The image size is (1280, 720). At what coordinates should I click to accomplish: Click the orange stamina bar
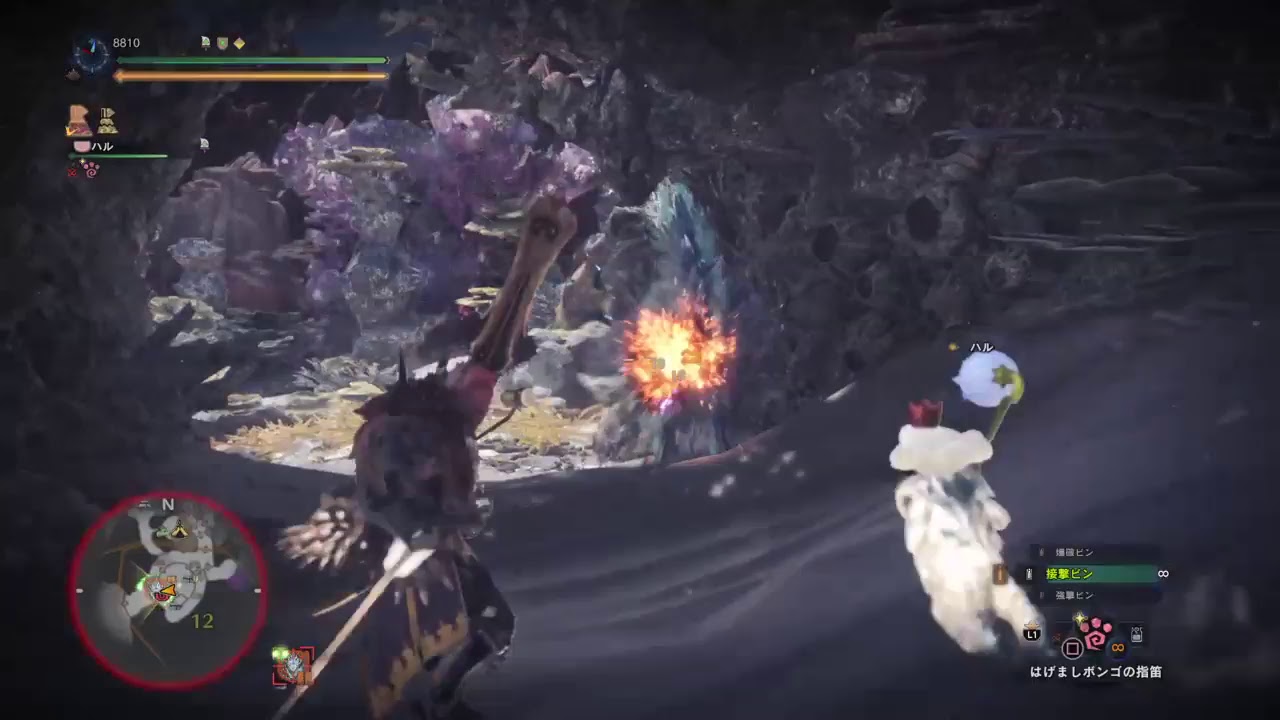tap(250, 75)
